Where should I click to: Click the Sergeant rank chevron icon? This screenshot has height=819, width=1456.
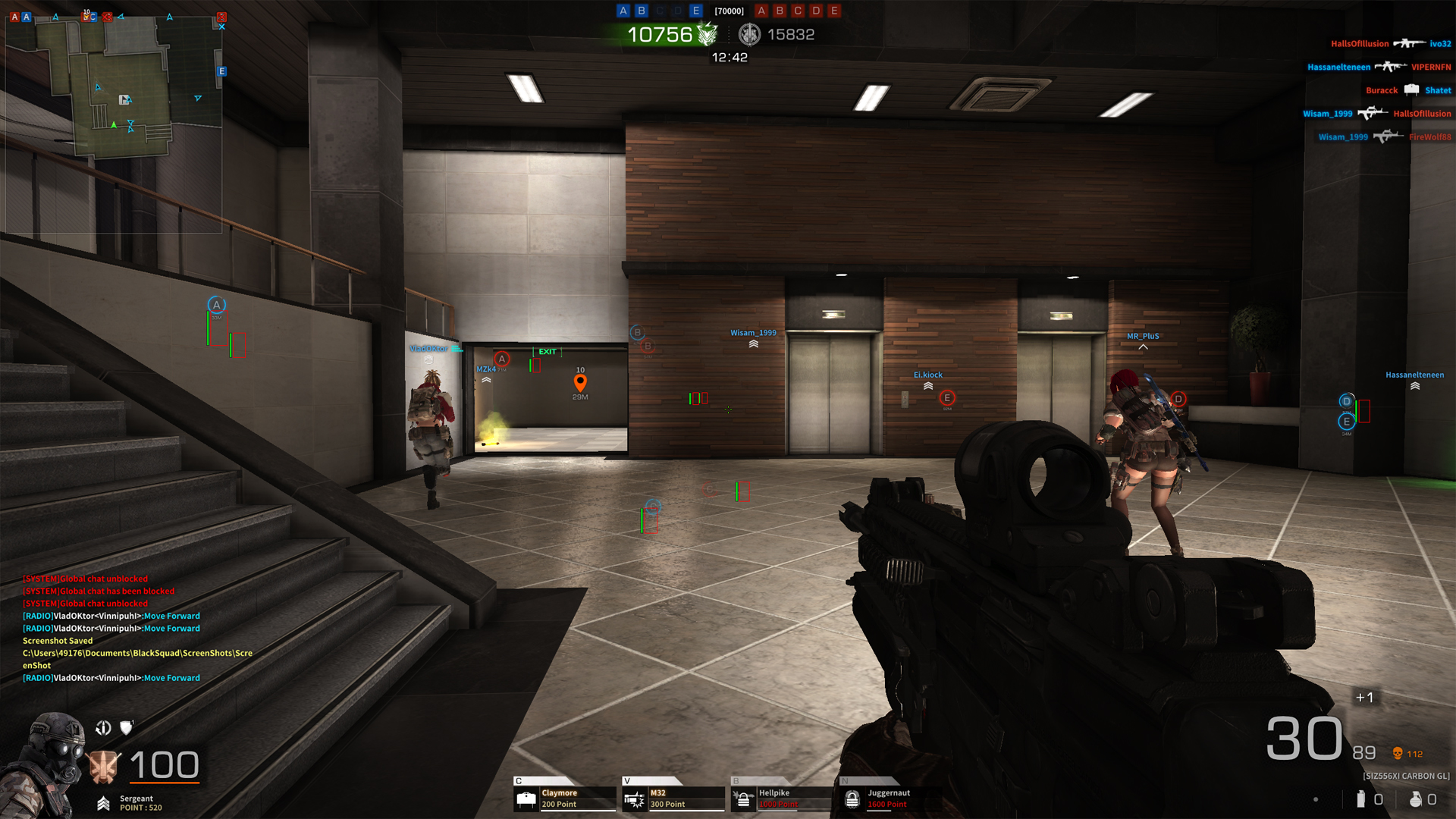pos(104,803)
